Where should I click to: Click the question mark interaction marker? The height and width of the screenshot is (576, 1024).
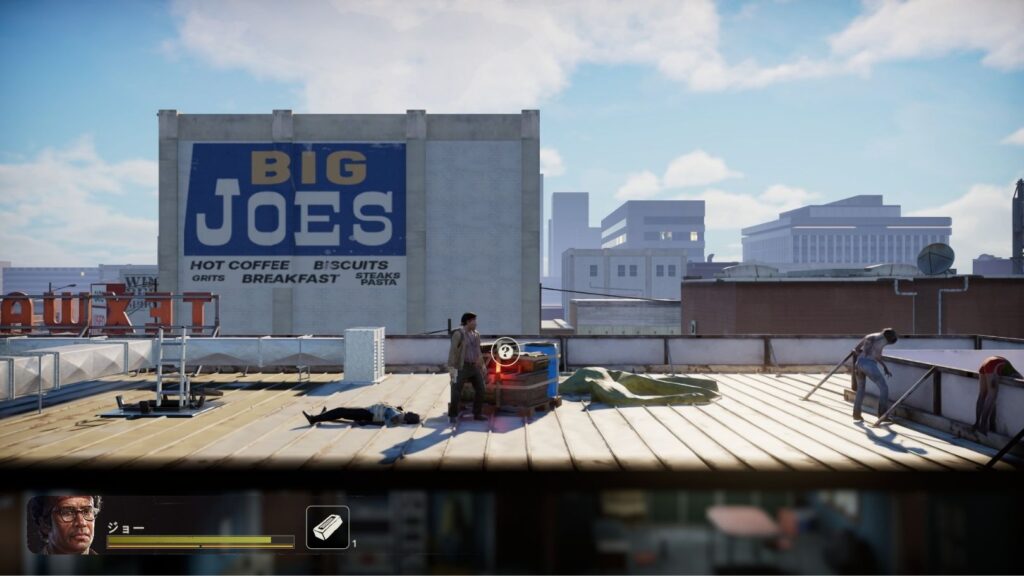(506, 350)
